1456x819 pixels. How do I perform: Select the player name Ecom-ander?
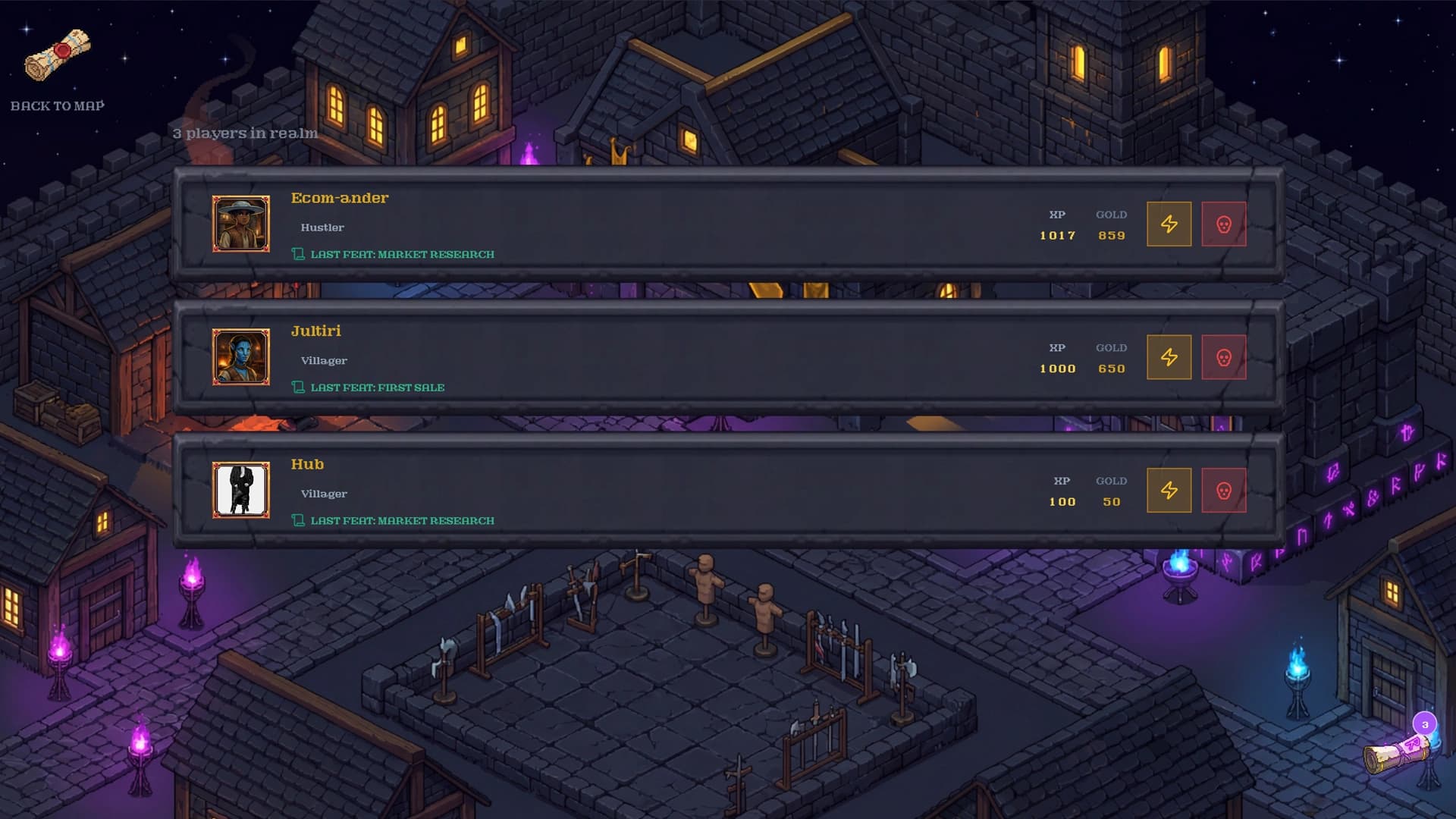click(x=339, y=198)
